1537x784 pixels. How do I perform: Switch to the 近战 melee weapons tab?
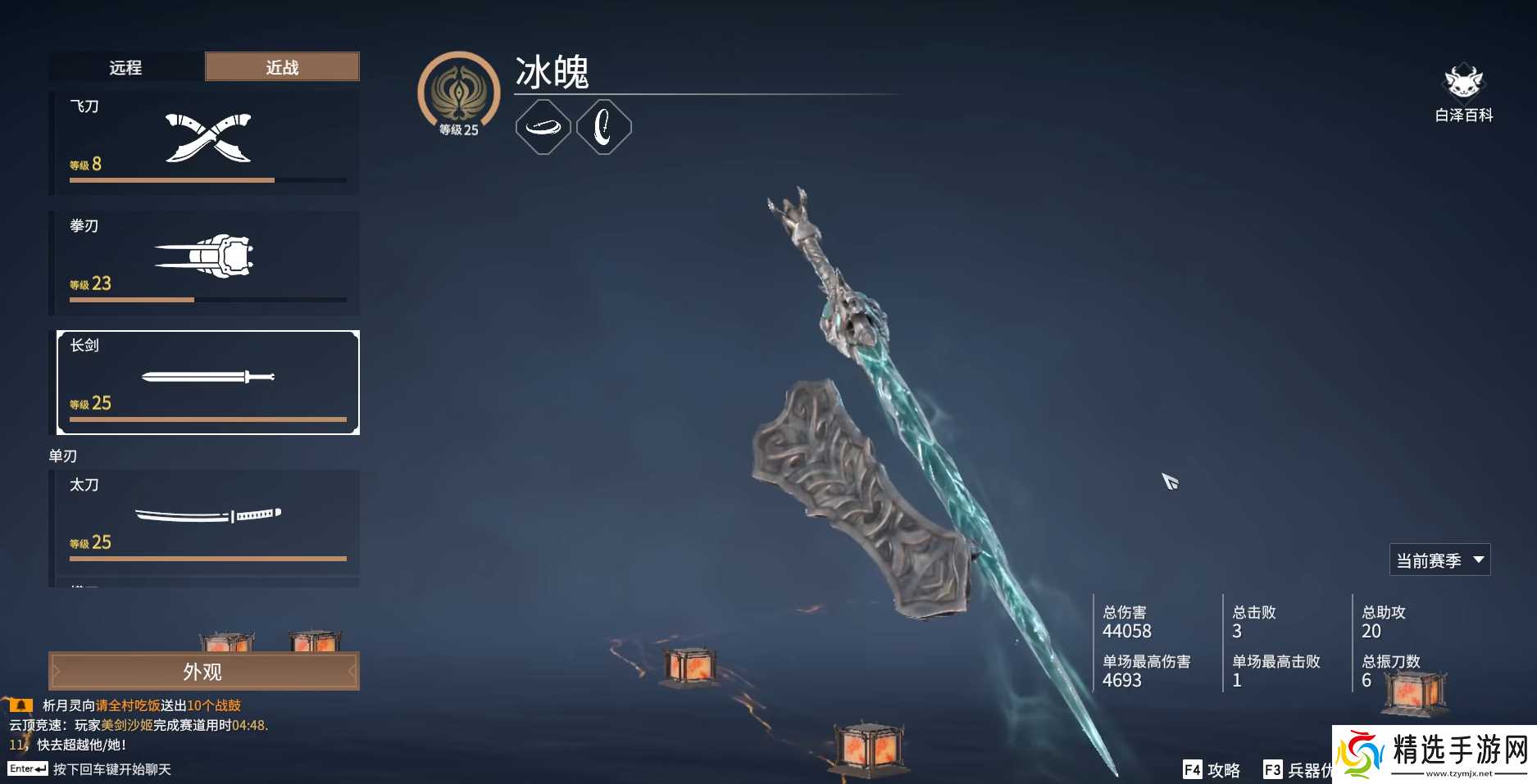coord(281,67)
